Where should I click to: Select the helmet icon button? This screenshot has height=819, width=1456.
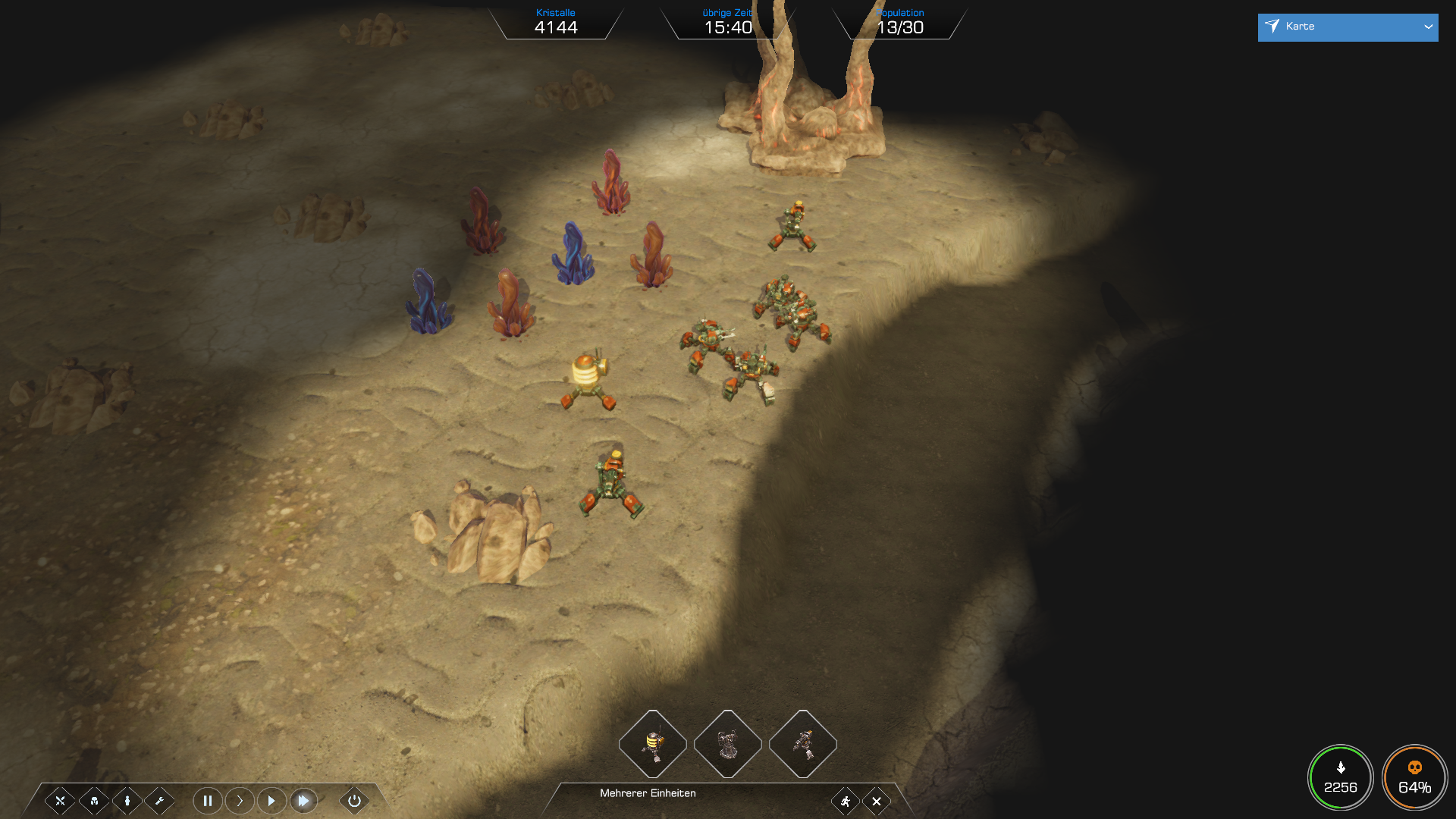[x=94, y=801]
